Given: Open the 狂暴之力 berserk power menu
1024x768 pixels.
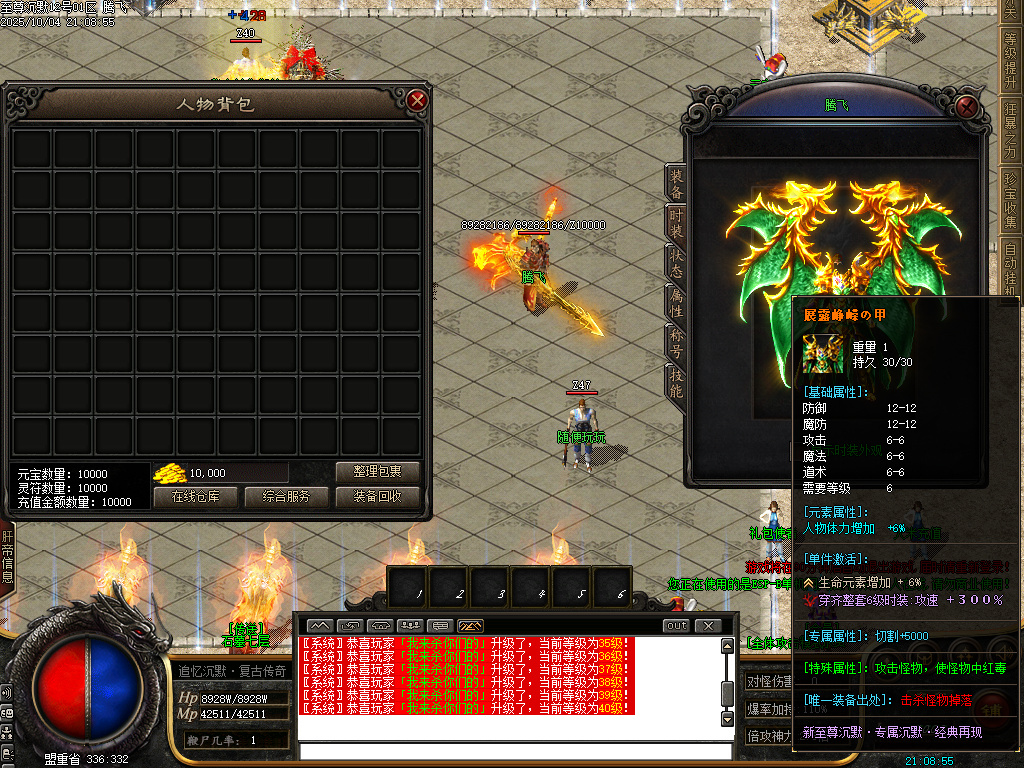Looking at the screenshot, I should (1011, 131).
